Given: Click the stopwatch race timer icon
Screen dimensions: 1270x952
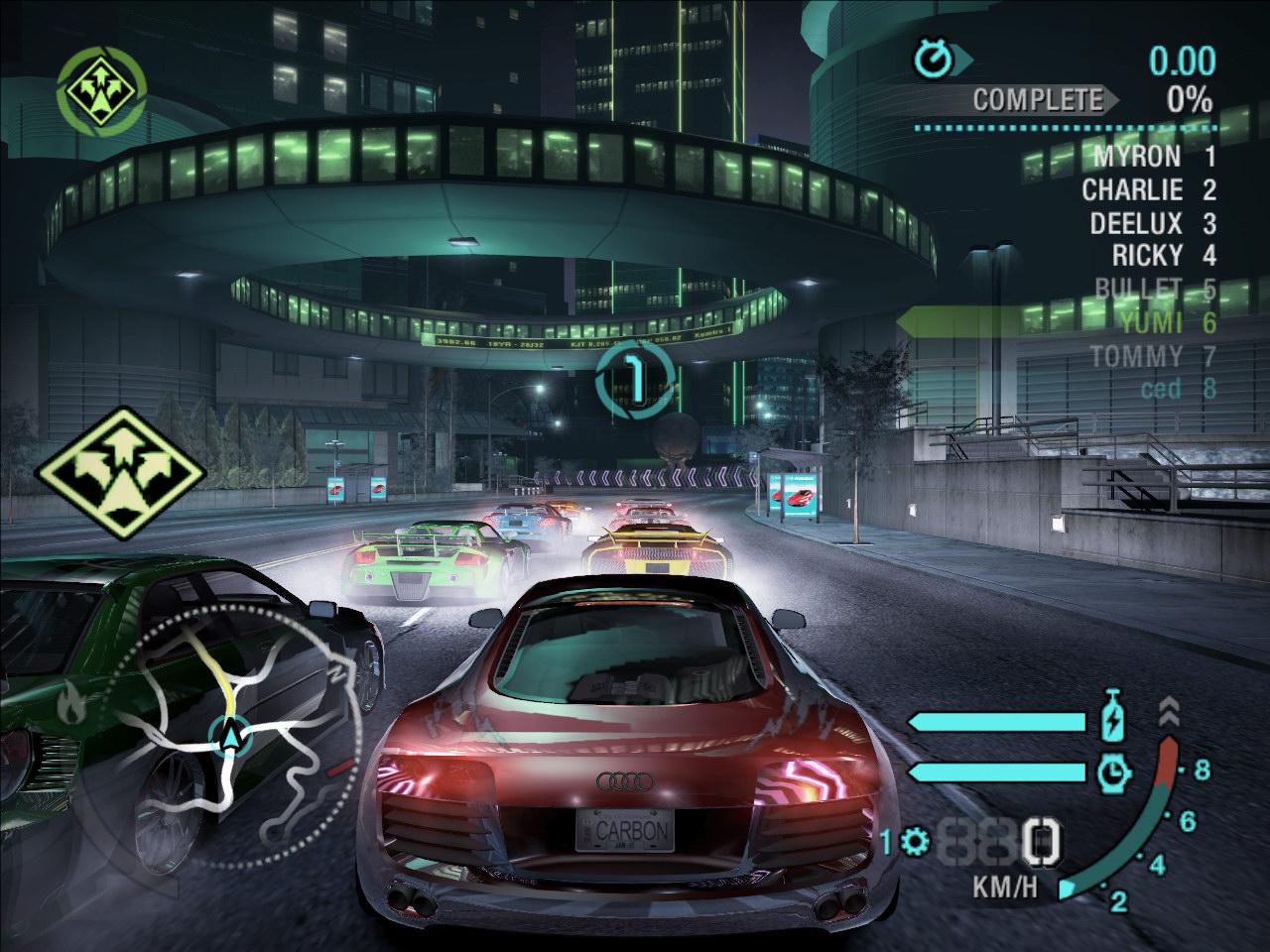Looking at the screenshot, I should pyautogui.click(x=934, y=60).
